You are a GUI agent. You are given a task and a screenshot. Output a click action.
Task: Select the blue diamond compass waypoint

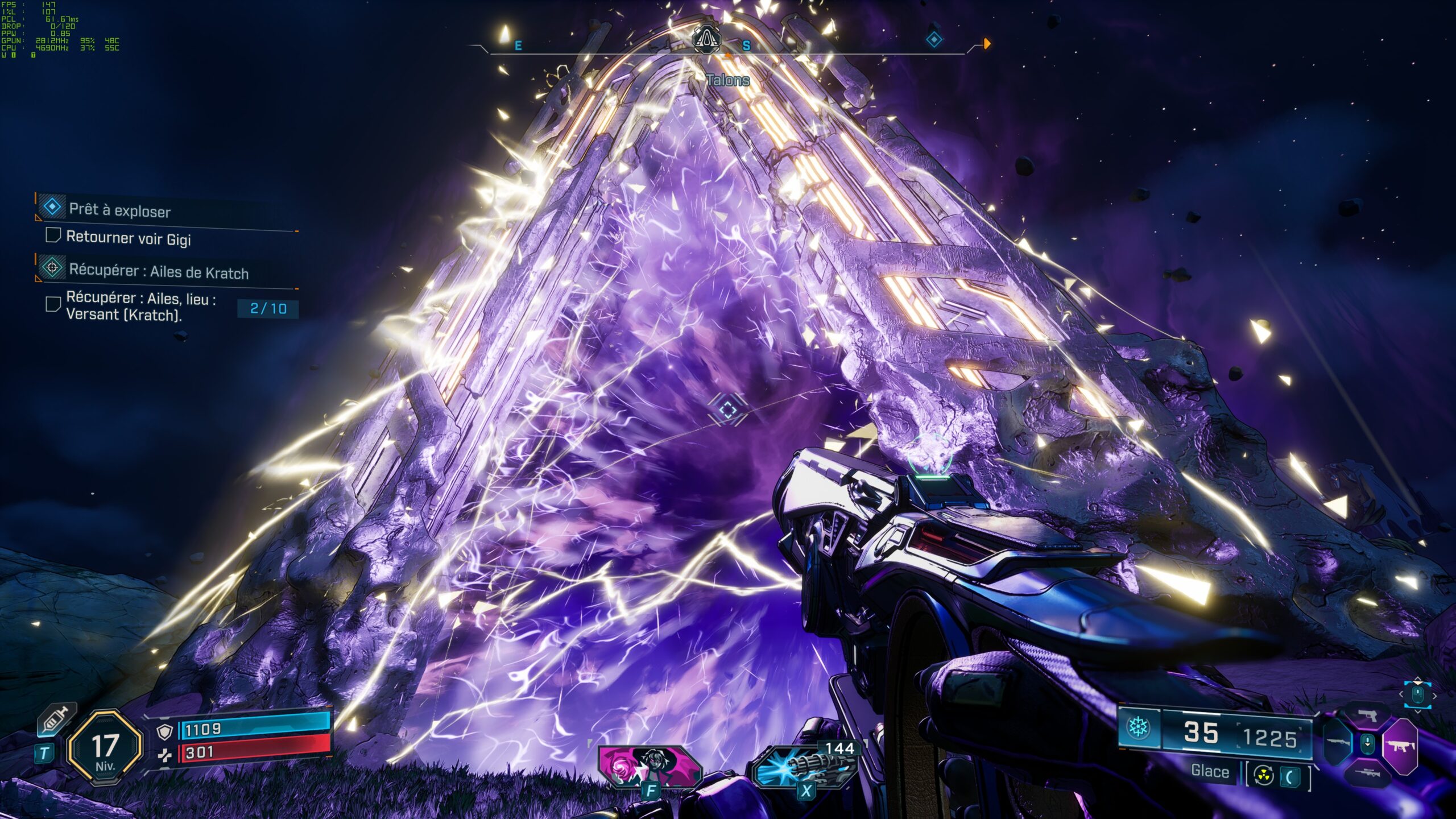click(x=934, y=40)
